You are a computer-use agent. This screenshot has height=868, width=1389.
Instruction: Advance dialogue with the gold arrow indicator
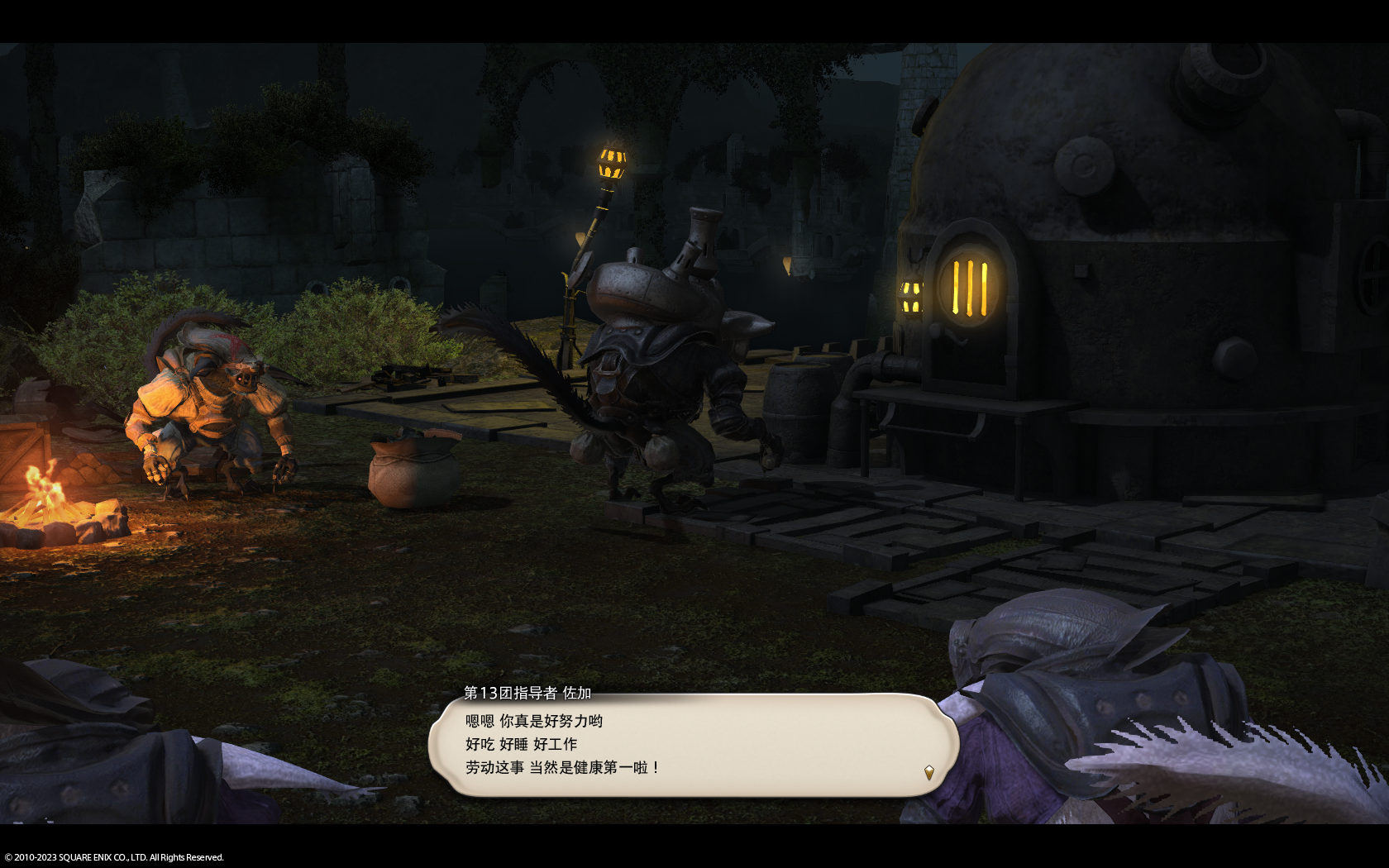pyautogui.click(x=928, y=772)
